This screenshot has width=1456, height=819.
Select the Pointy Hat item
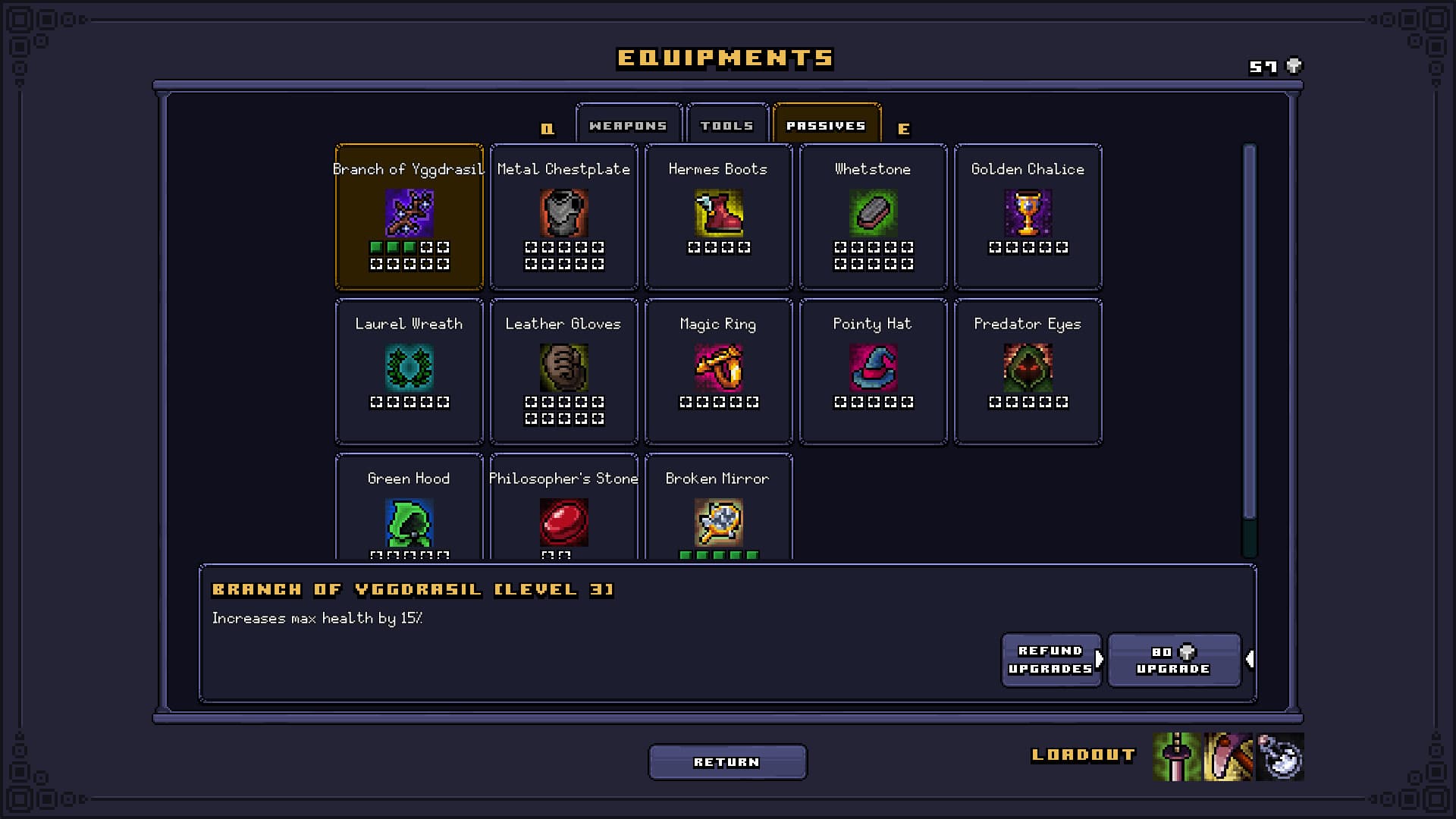pos(873,371)
